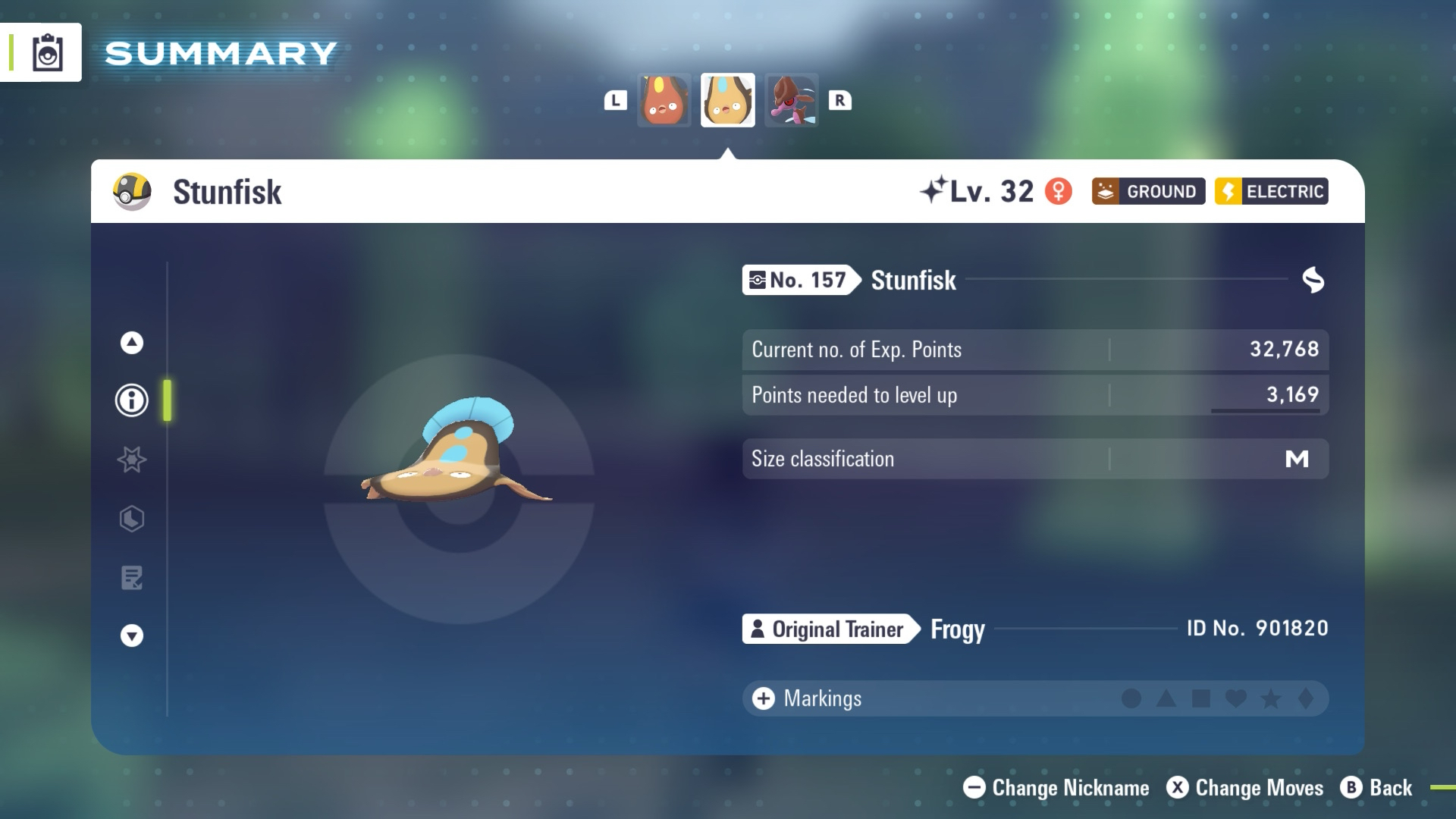Select the highlighted yellow Stunfisk thumbnail
Viewport: 1456px width, 819px height.
(x=727, y=100)
